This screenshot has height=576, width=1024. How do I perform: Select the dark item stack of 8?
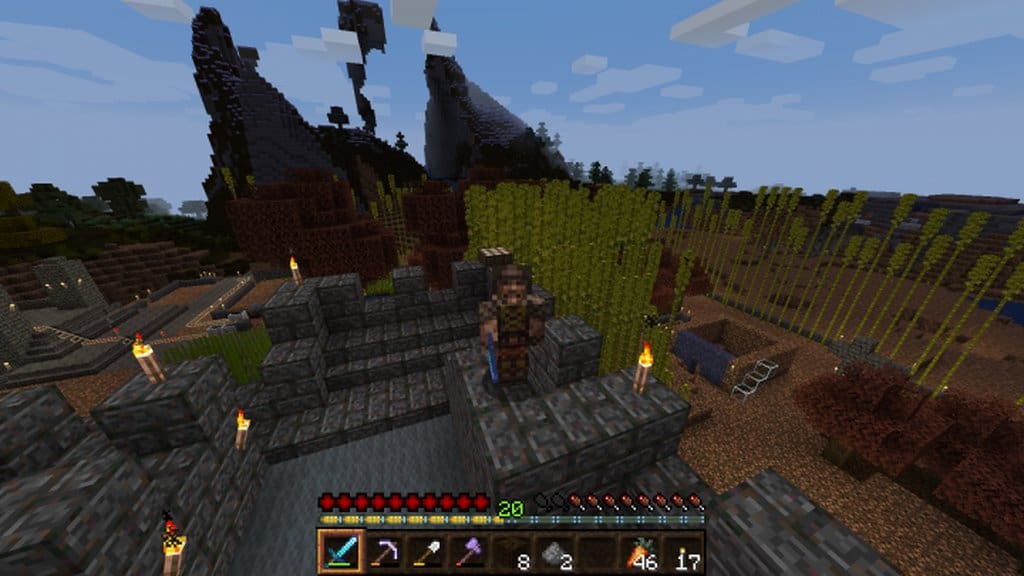point(511,551)
